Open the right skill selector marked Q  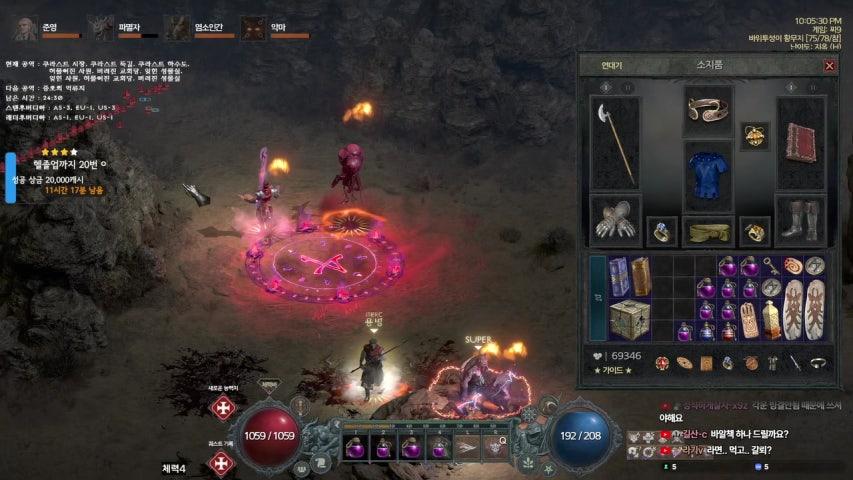point(495,446)
